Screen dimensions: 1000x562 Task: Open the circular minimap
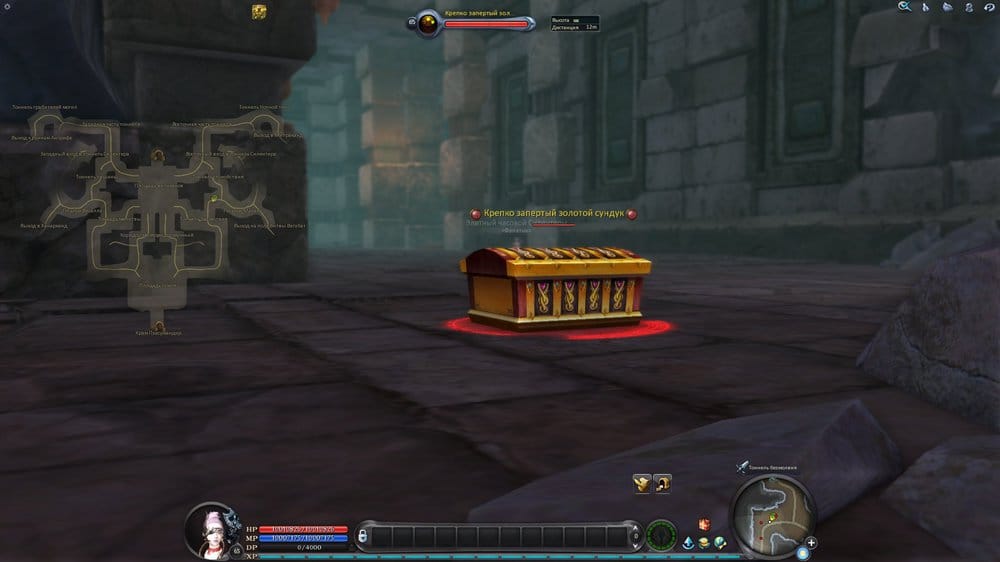pyautogui.click(x=771, y=514)
